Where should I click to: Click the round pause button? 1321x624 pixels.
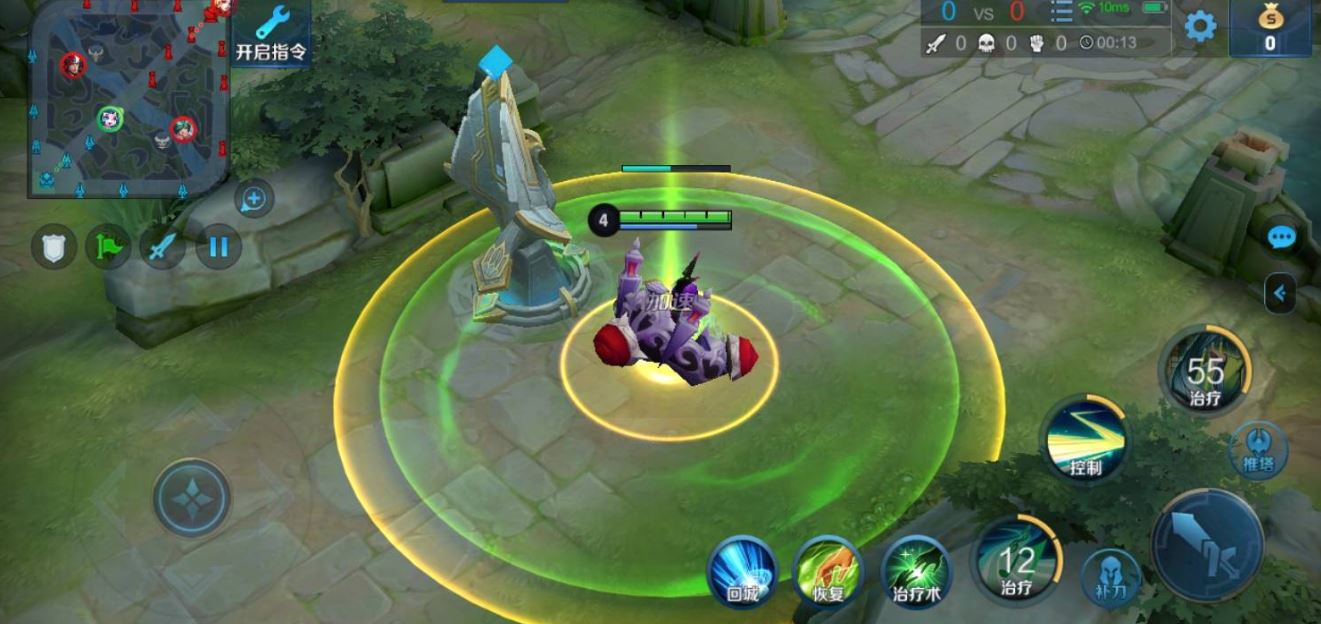click(218, 246)
